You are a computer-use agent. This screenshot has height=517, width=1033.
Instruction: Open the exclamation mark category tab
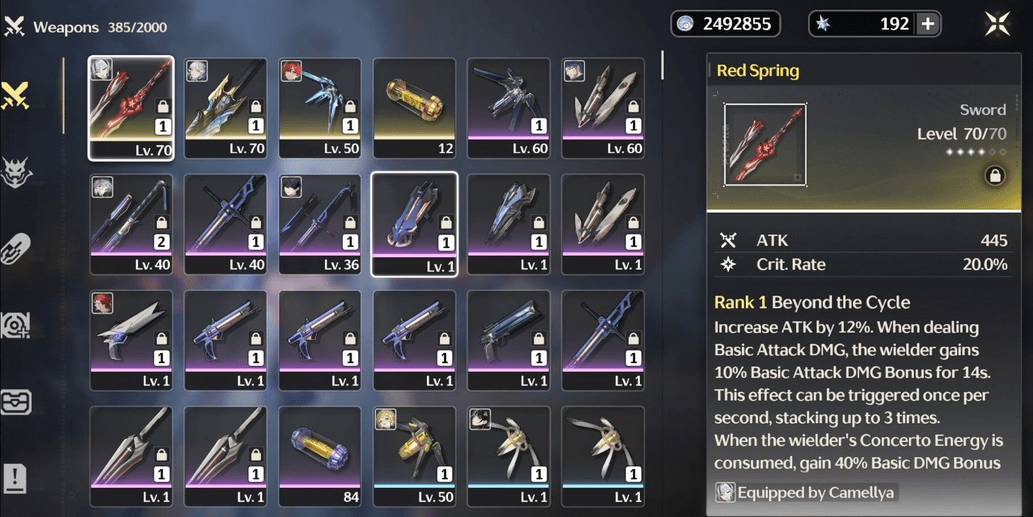click(17, 478)
